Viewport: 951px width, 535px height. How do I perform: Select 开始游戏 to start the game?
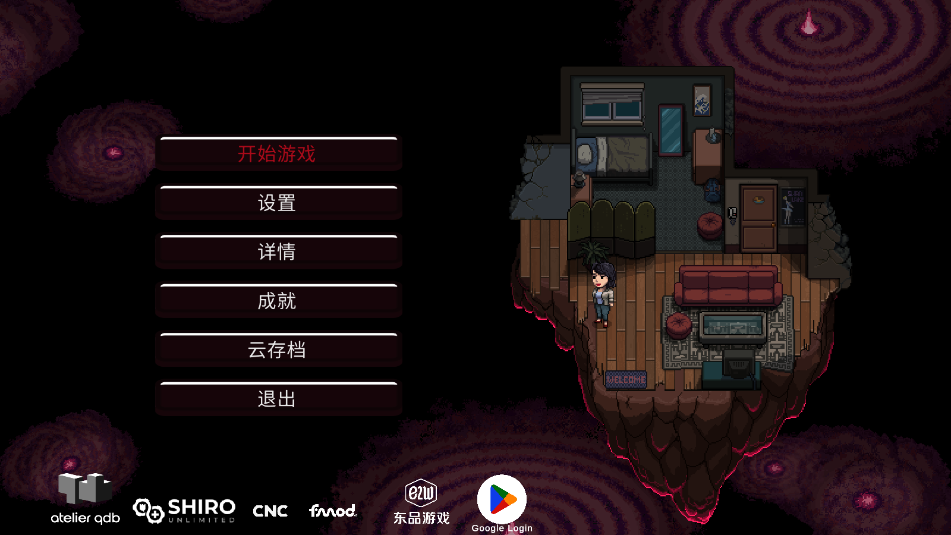278,154
